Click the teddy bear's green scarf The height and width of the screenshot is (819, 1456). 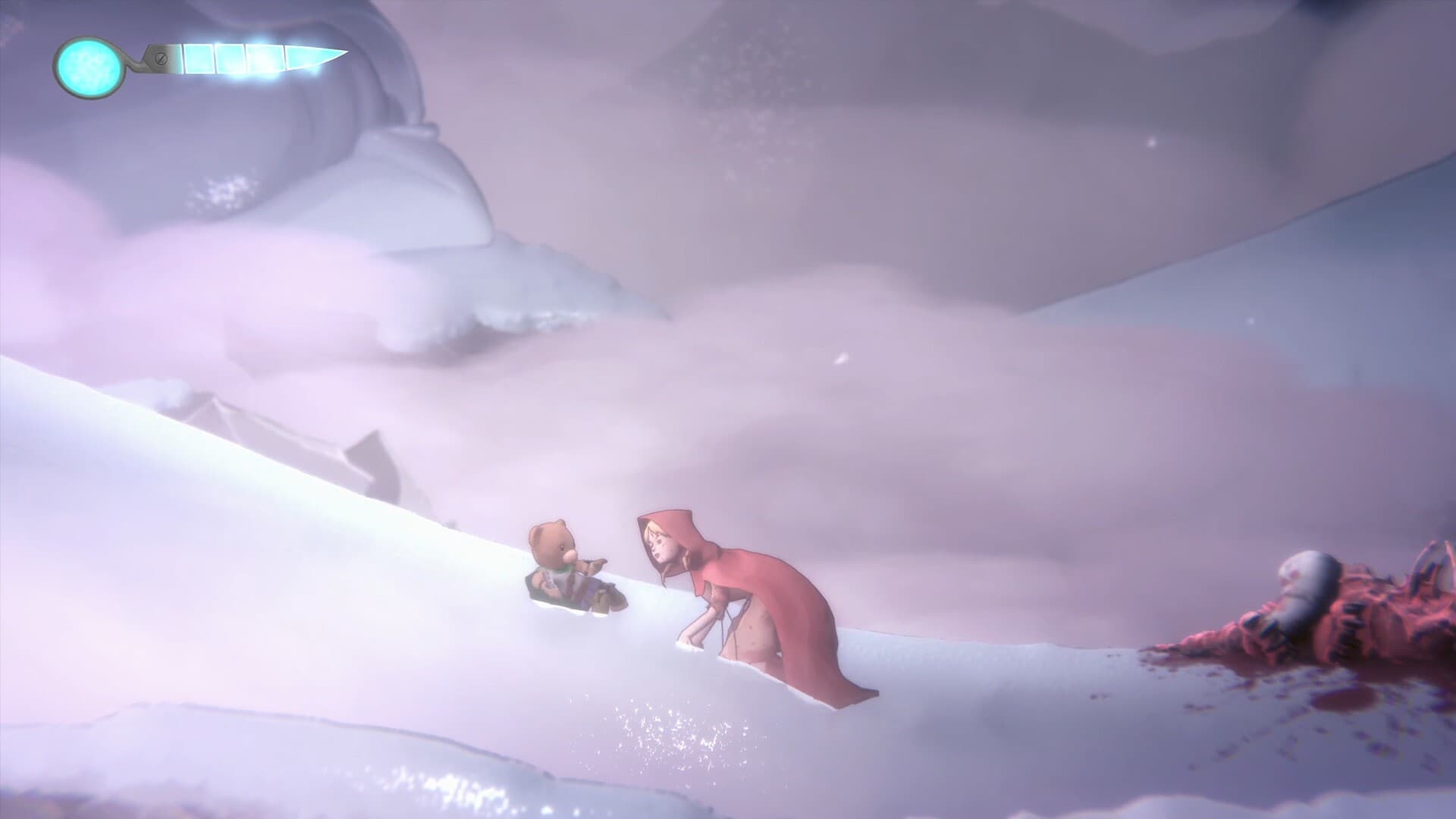(564, 569)
